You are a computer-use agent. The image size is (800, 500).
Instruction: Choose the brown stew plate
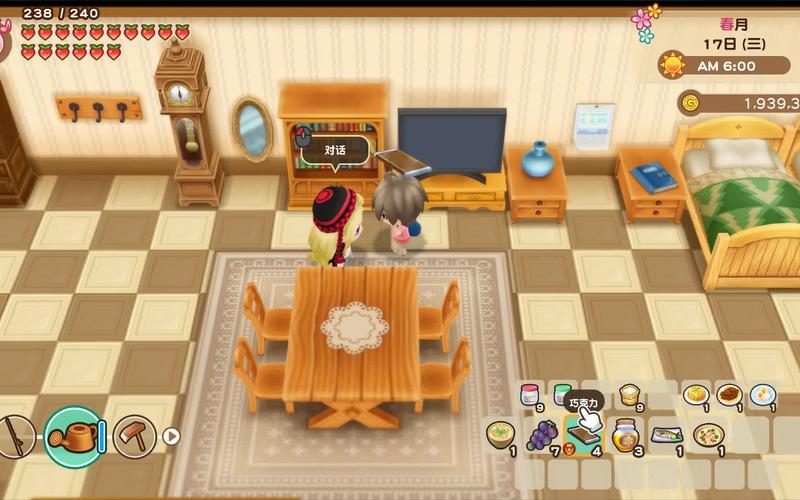(x=729, y=395)
